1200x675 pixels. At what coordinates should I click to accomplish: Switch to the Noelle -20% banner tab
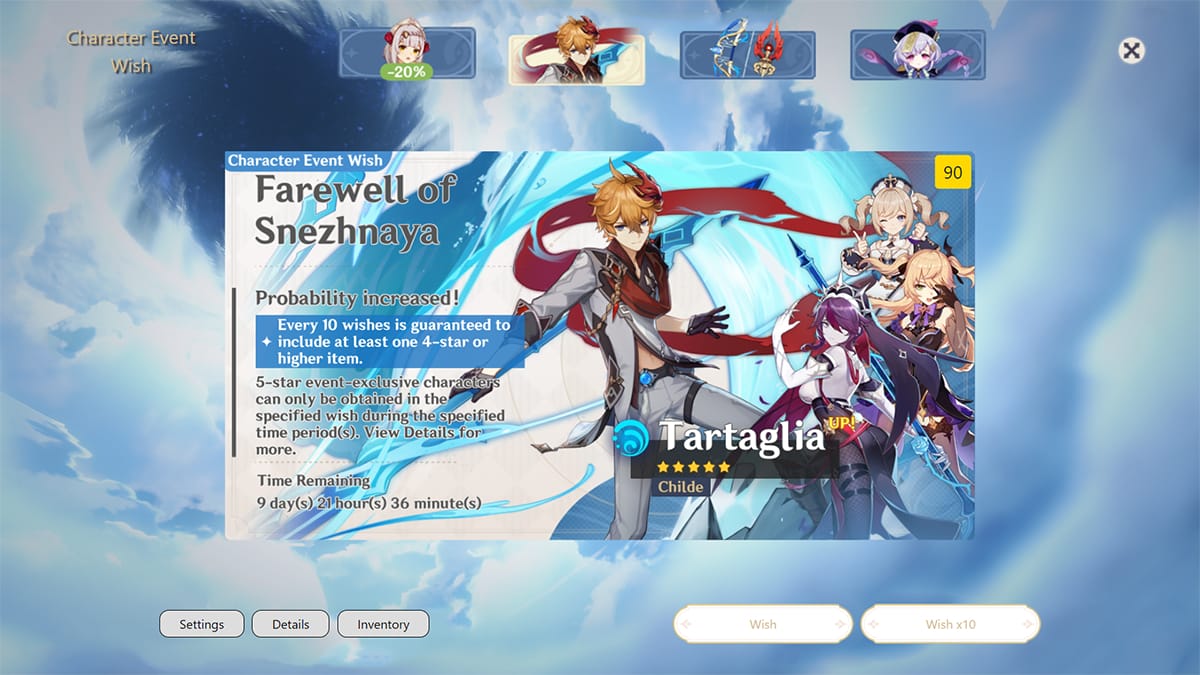[x=407, y=54]
